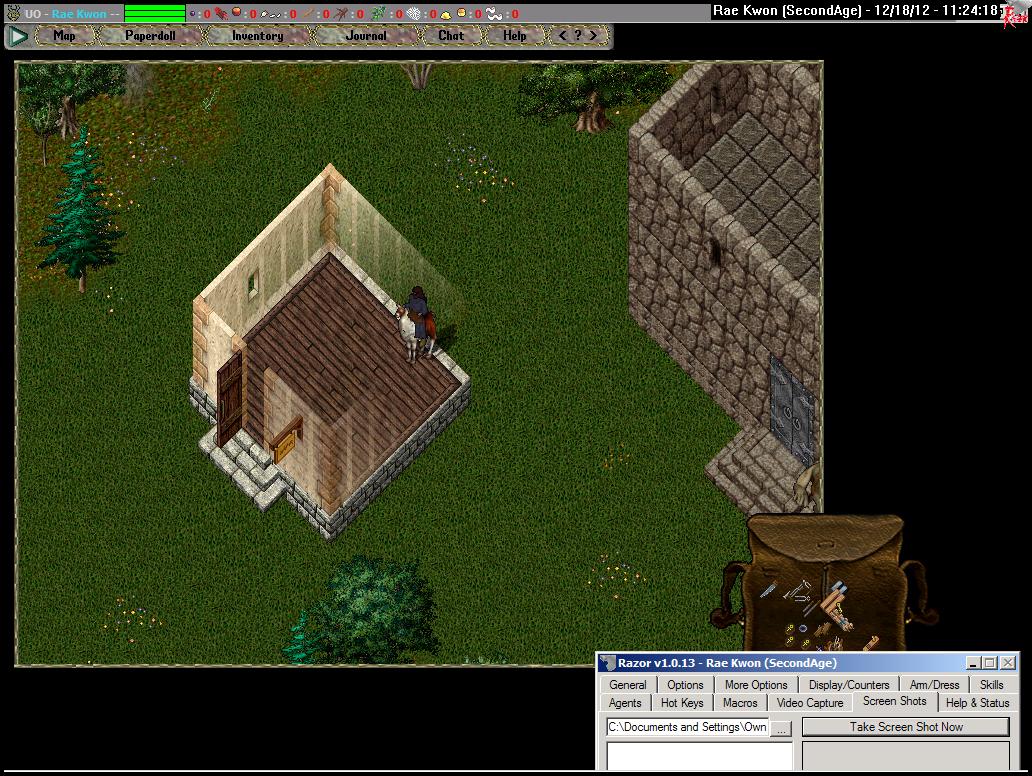Image resolution: width=1032 pixels, height=776 pixels.
Task: Close the Razor window
Action: (1008, 663)
